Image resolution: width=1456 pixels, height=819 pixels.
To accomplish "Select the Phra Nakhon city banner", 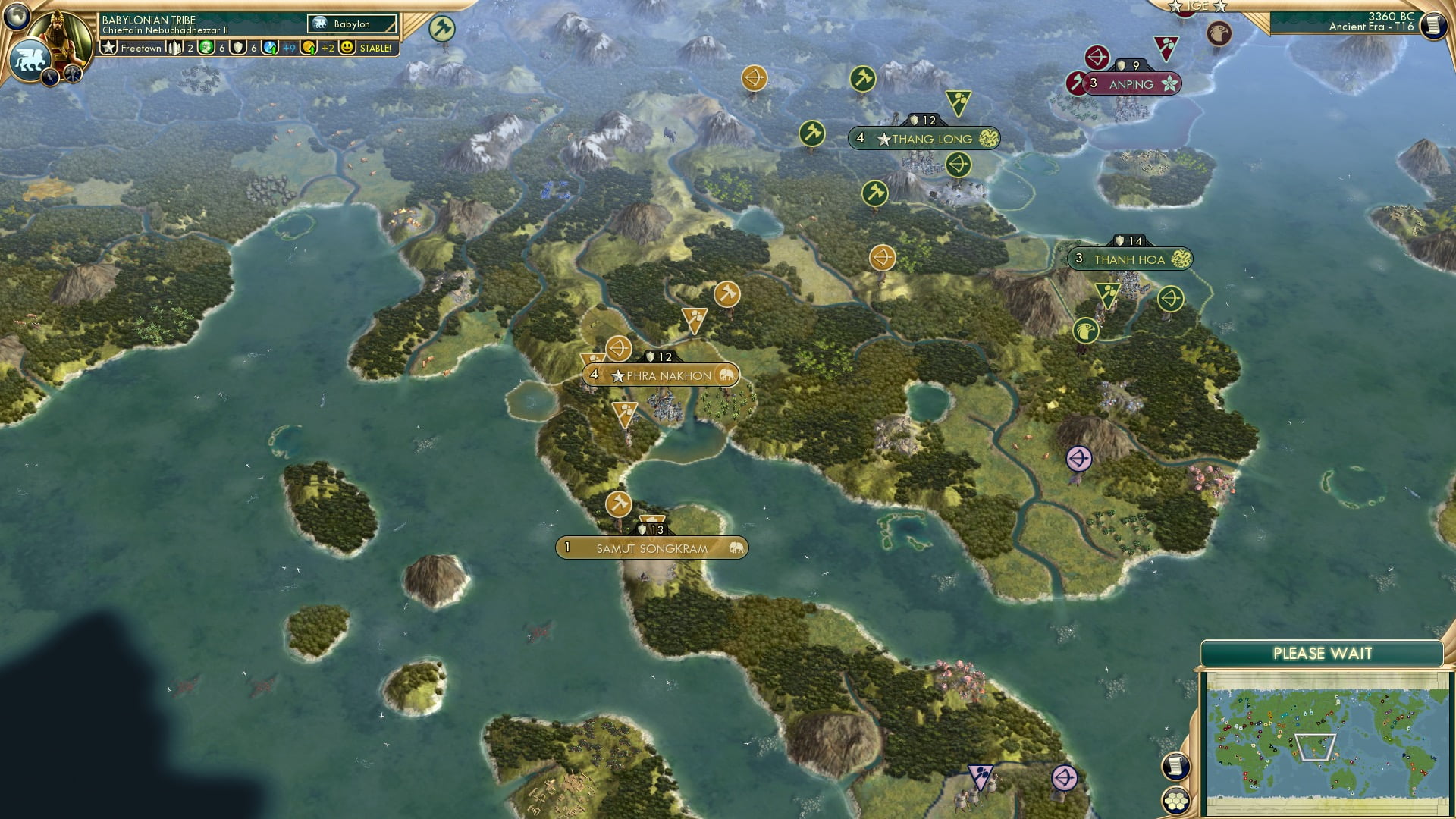I will (x=660, y=375).
